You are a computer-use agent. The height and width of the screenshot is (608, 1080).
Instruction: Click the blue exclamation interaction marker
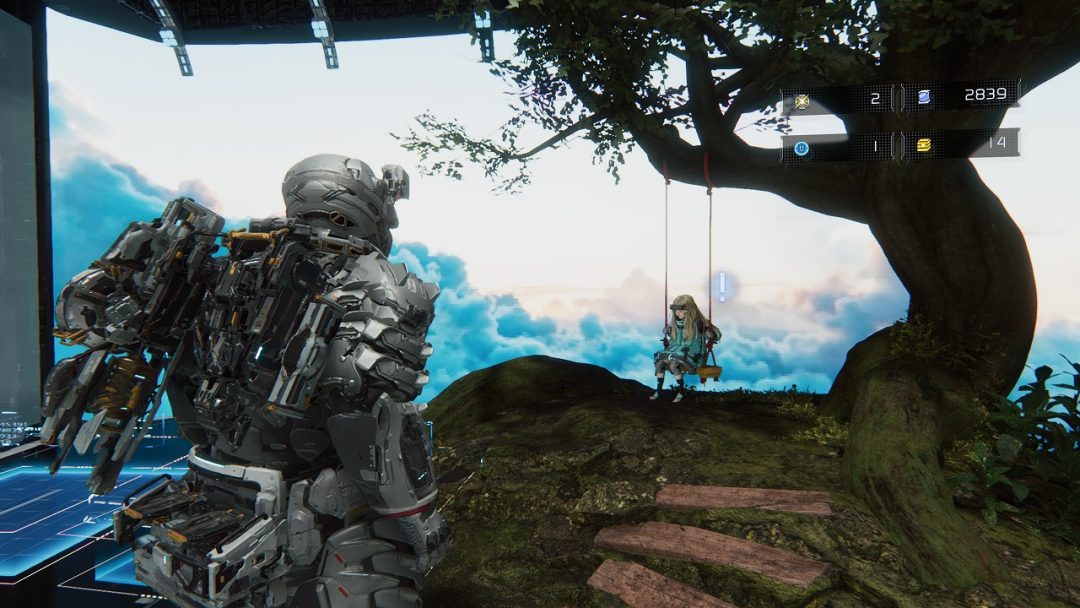coord(722,287)
